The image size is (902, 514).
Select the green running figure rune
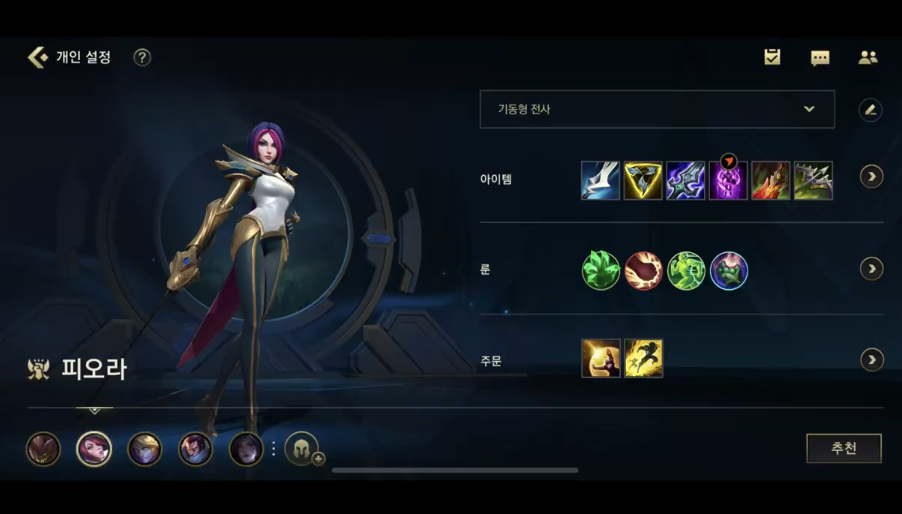[x=686, y=270]
